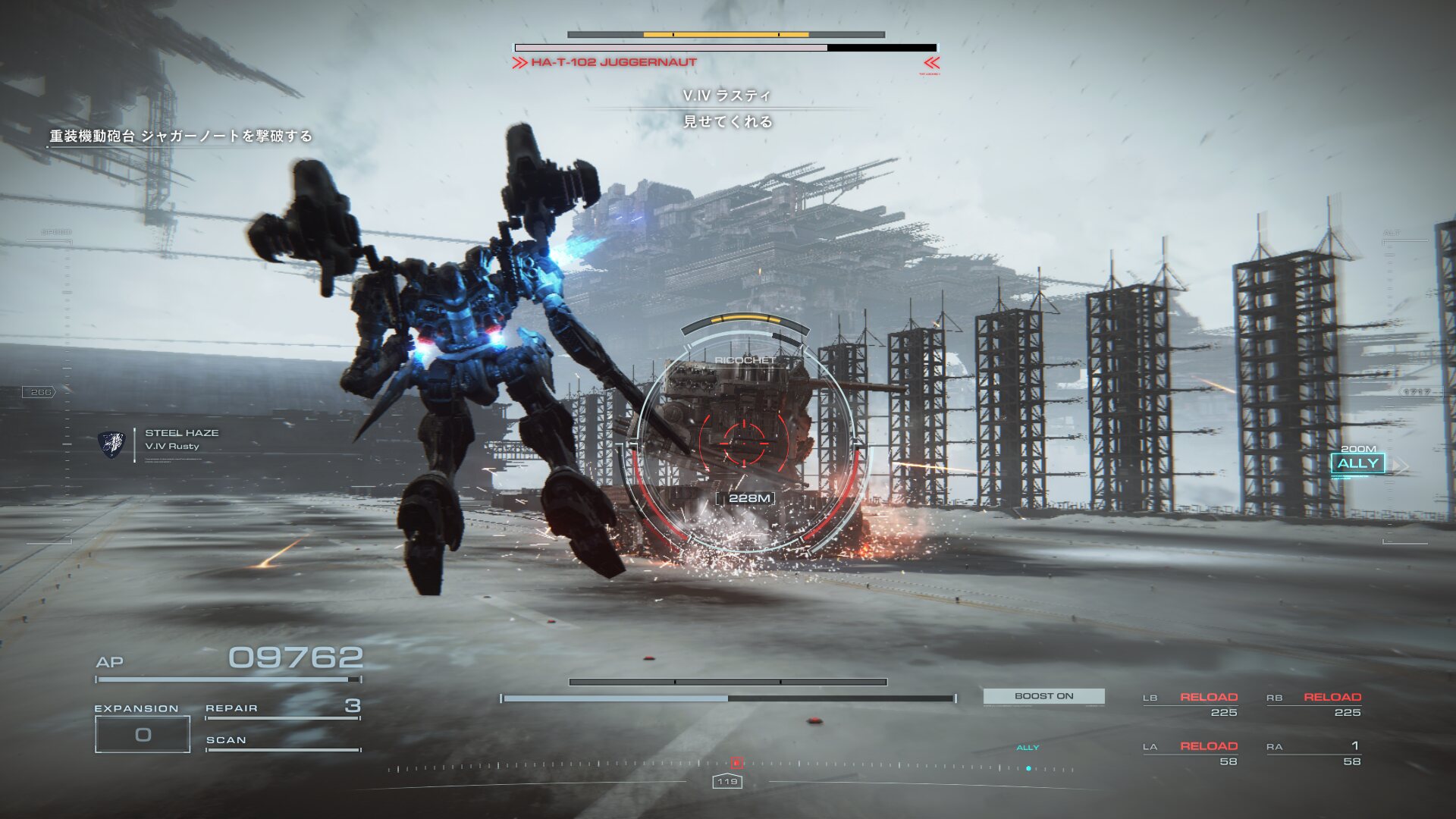Toggle the Boost On indicator
The image size is (1456, 819).
coord(1043,696)
